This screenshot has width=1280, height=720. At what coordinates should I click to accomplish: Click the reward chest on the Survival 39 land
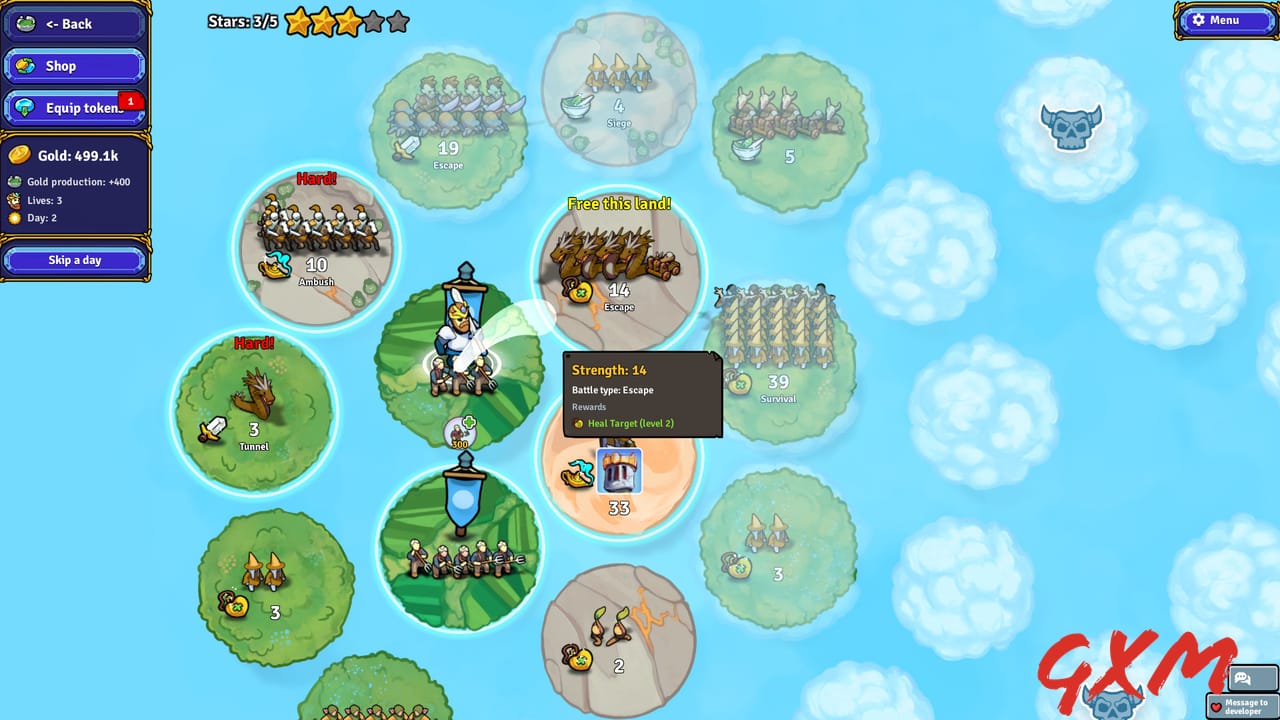740,383
